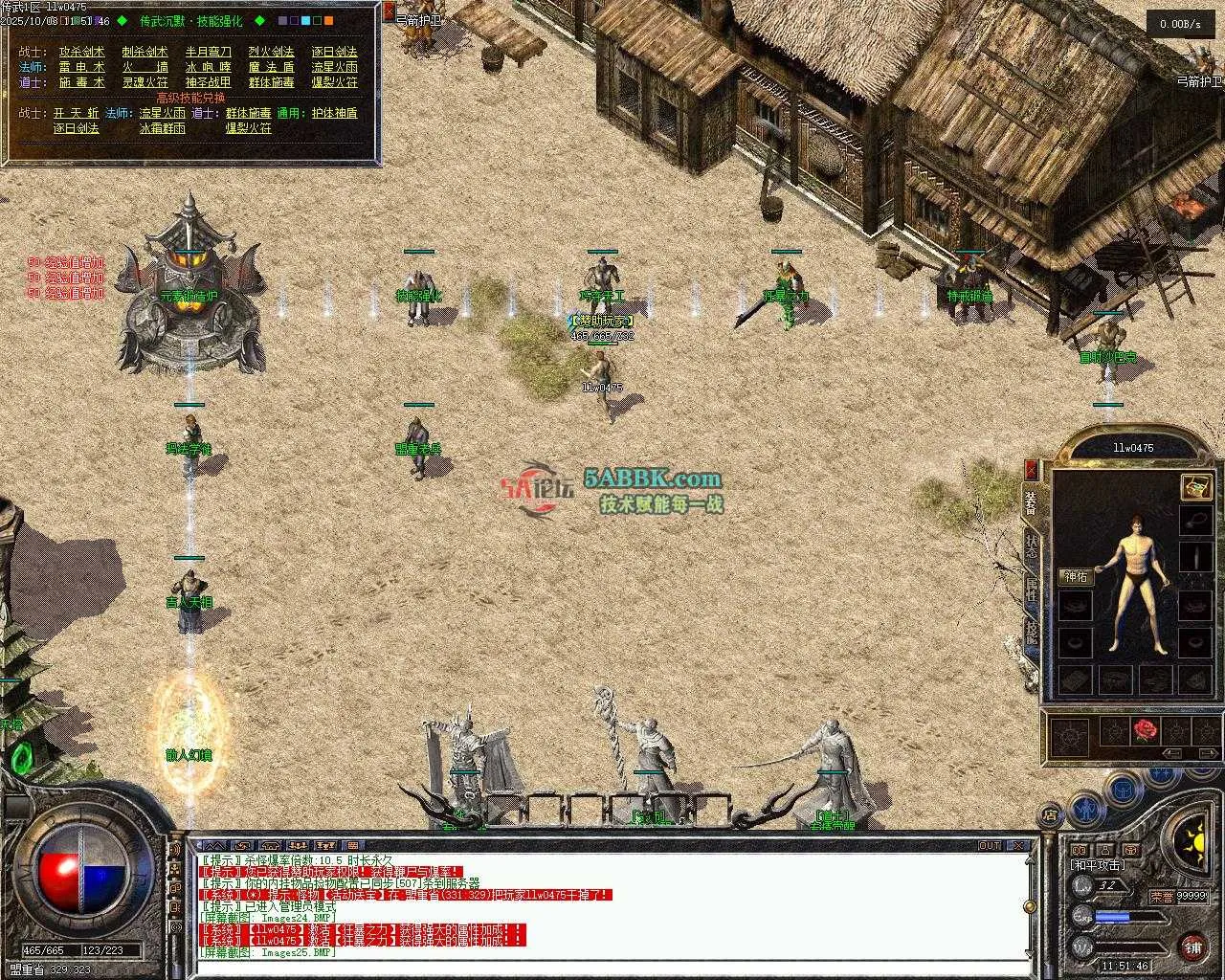Viewport: 1225px width, 980px height.
Task: Pick the 施毒术 taoist skill link
Action: (x=82, y=82)
